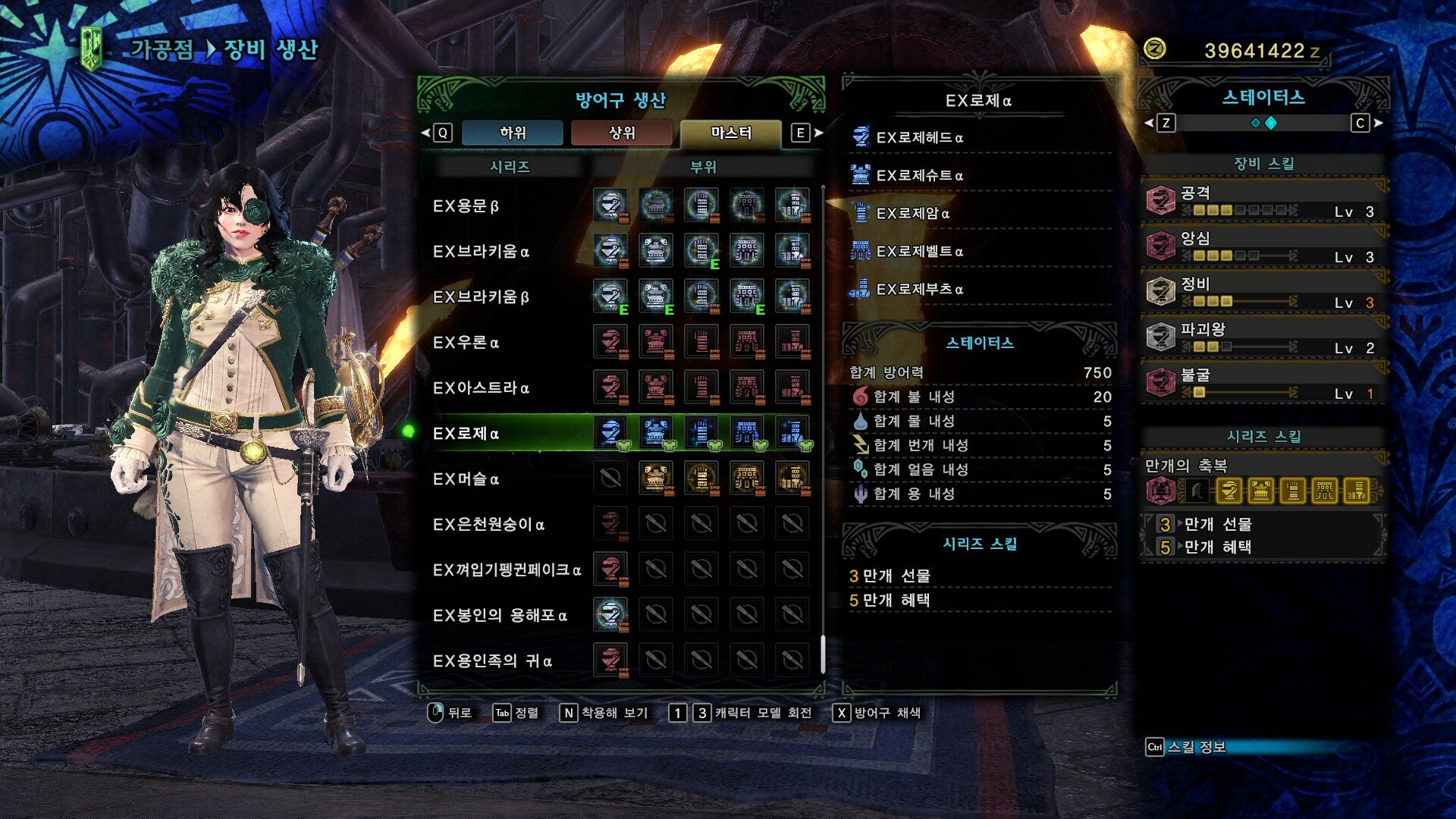Select the EX우론α series row
This screenshot has height=819, width=1456.
point(466,343)
